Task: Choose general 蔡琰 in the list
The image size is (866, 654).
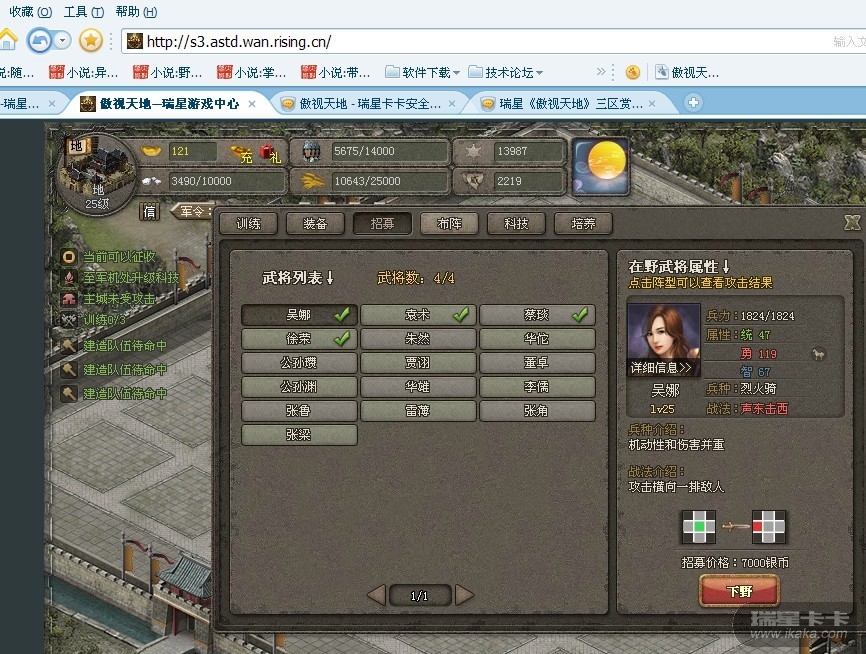Action: [537, 315]
